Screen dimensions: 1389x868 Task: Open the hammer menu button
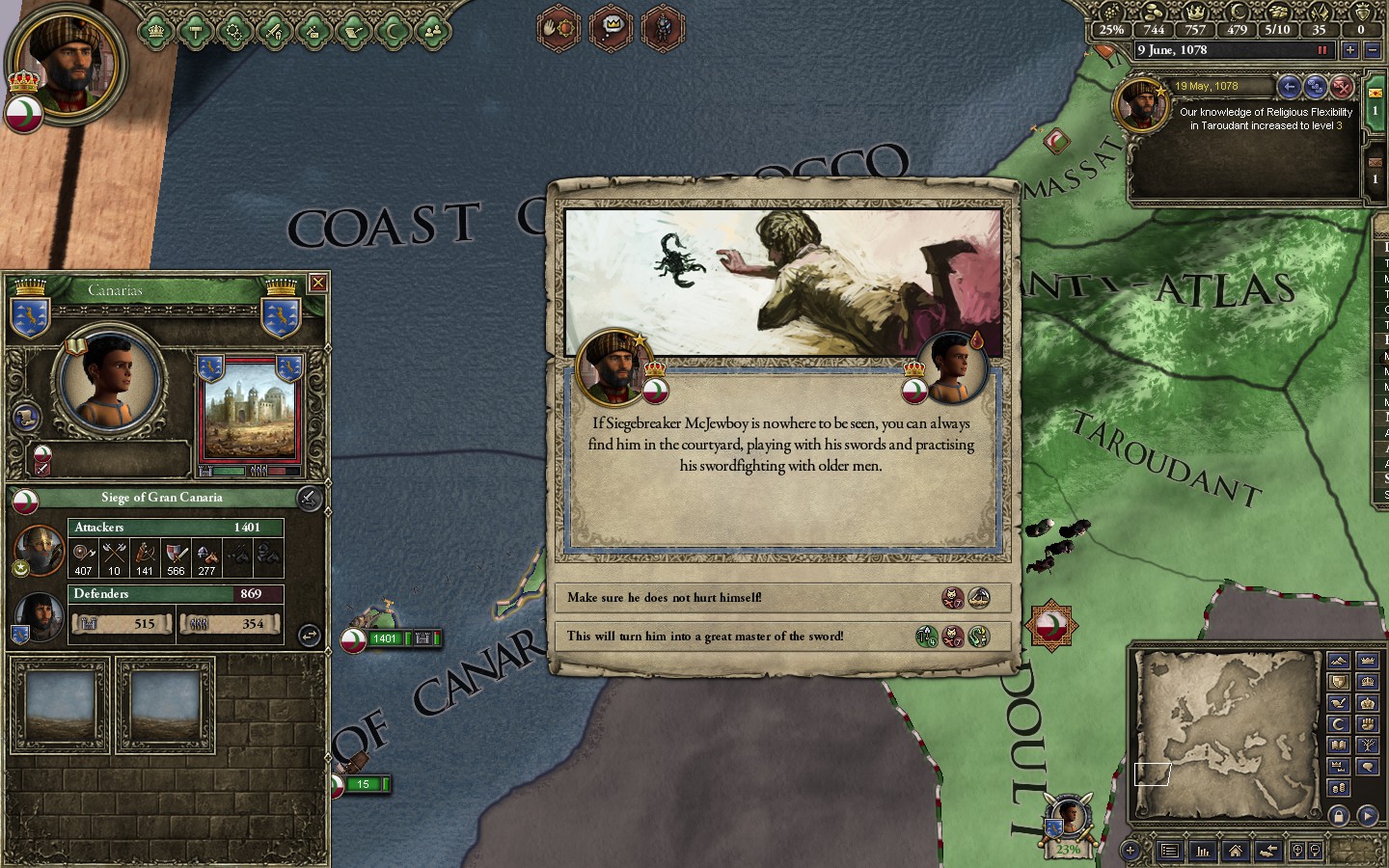click(x=195, y=32)
